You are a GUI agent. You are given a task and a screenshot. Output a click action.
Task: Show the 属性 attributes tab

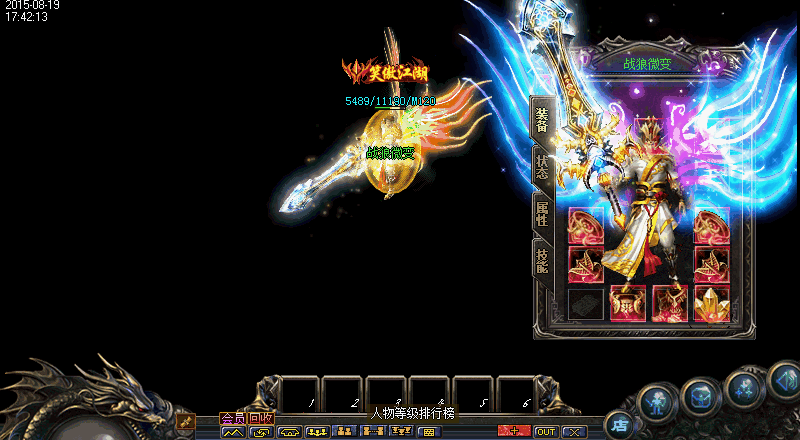541,213
